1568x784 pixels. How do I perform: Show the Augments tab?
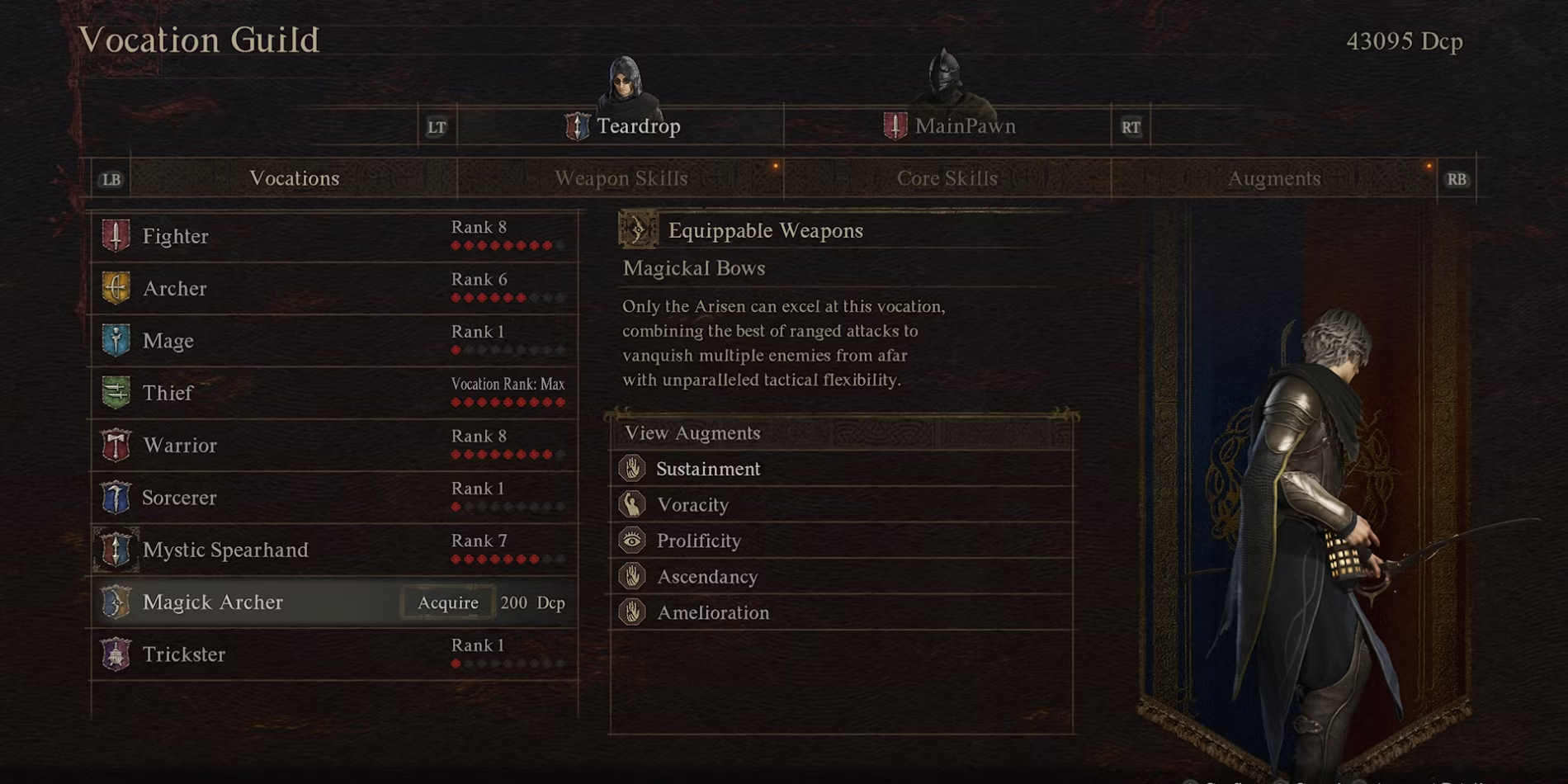coord(1273,178)
